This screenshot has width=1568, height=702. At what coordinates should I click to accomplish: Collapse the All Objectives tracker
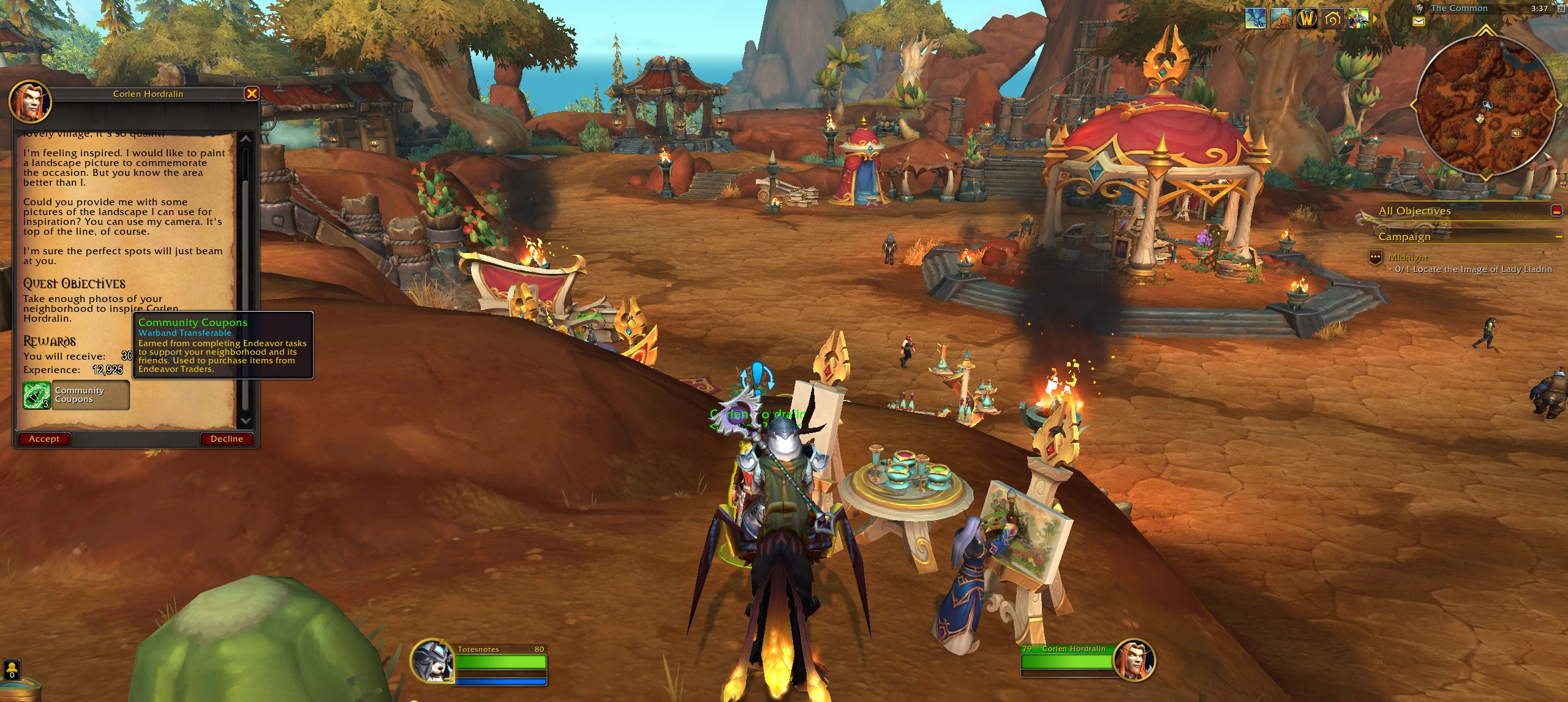tap(1556, 211)
